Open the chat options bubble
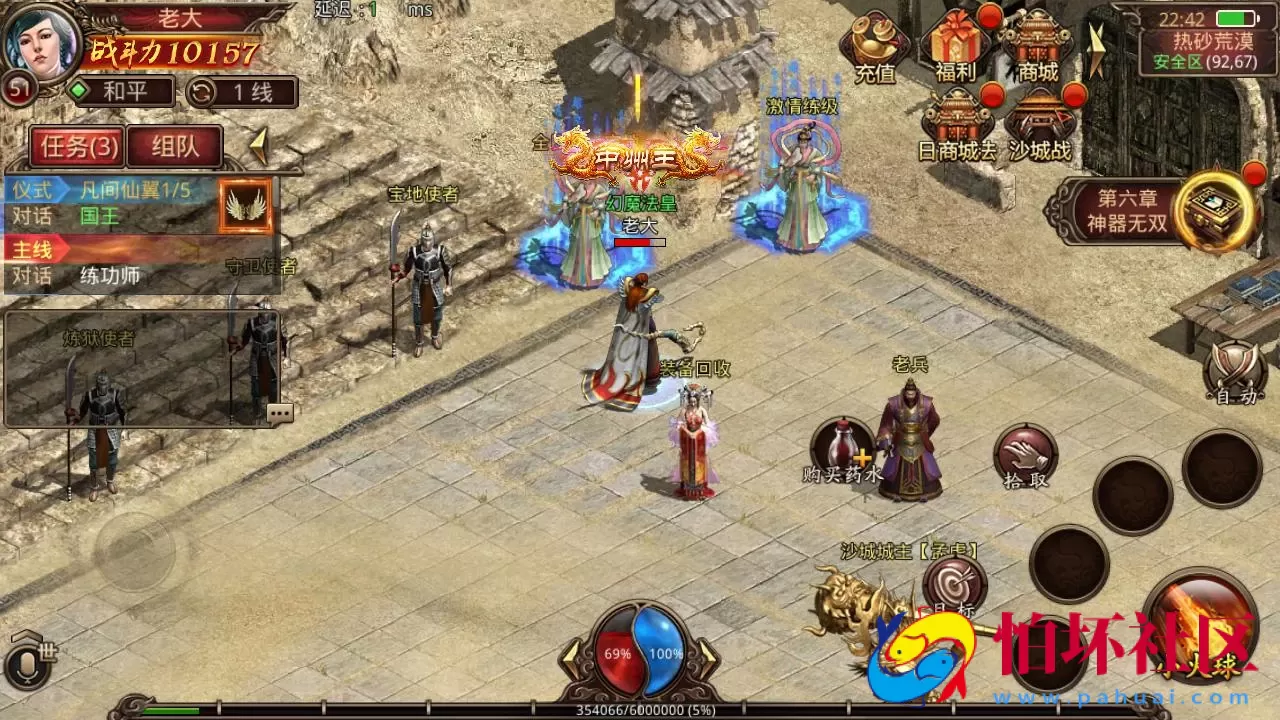The height and width of the screenshot is (720, 1280). (x=280, y=412)
